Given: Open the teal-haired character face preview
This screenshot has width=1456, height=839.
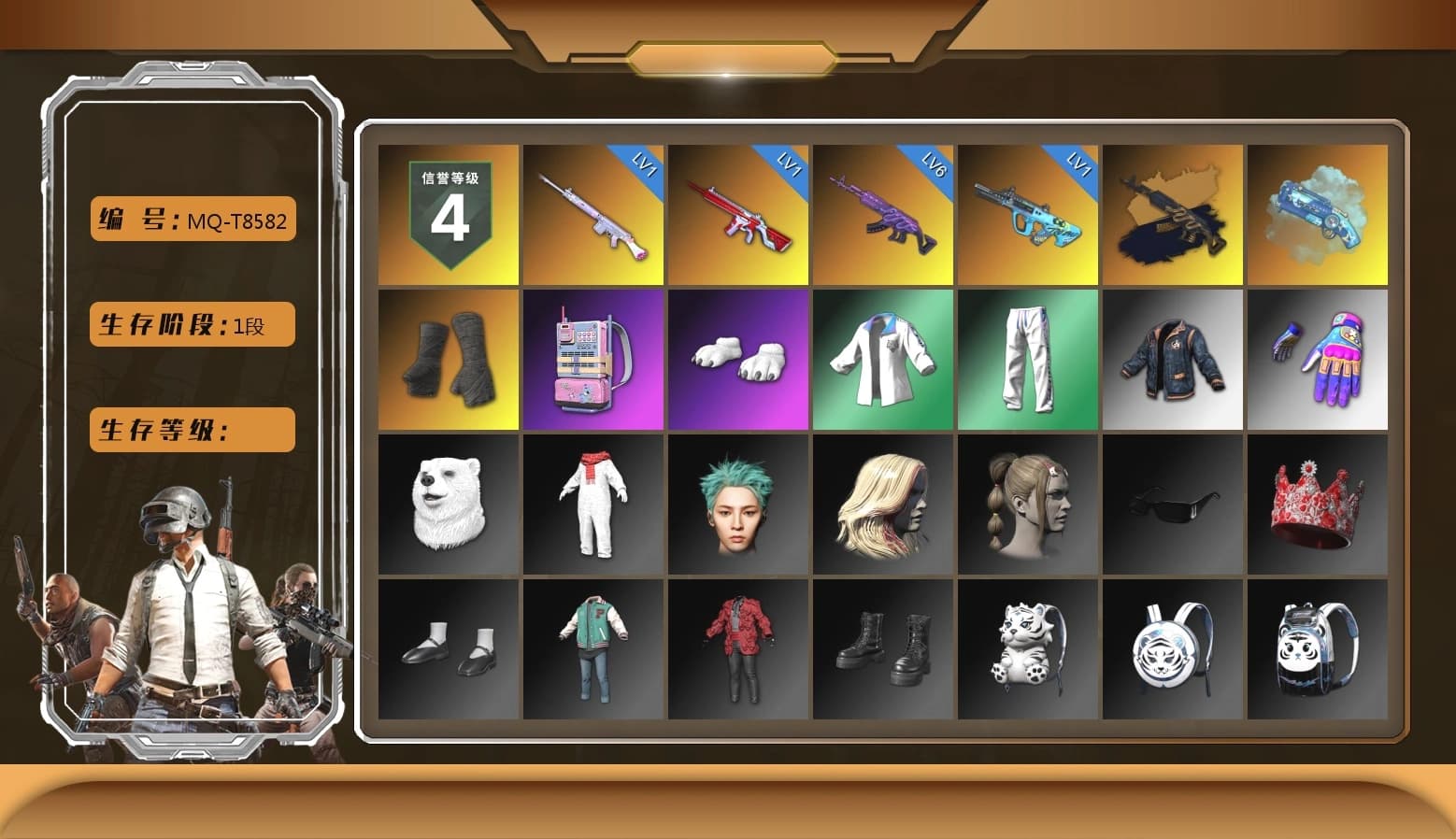Looking at the screenshot, I should [x=737, y=505].
